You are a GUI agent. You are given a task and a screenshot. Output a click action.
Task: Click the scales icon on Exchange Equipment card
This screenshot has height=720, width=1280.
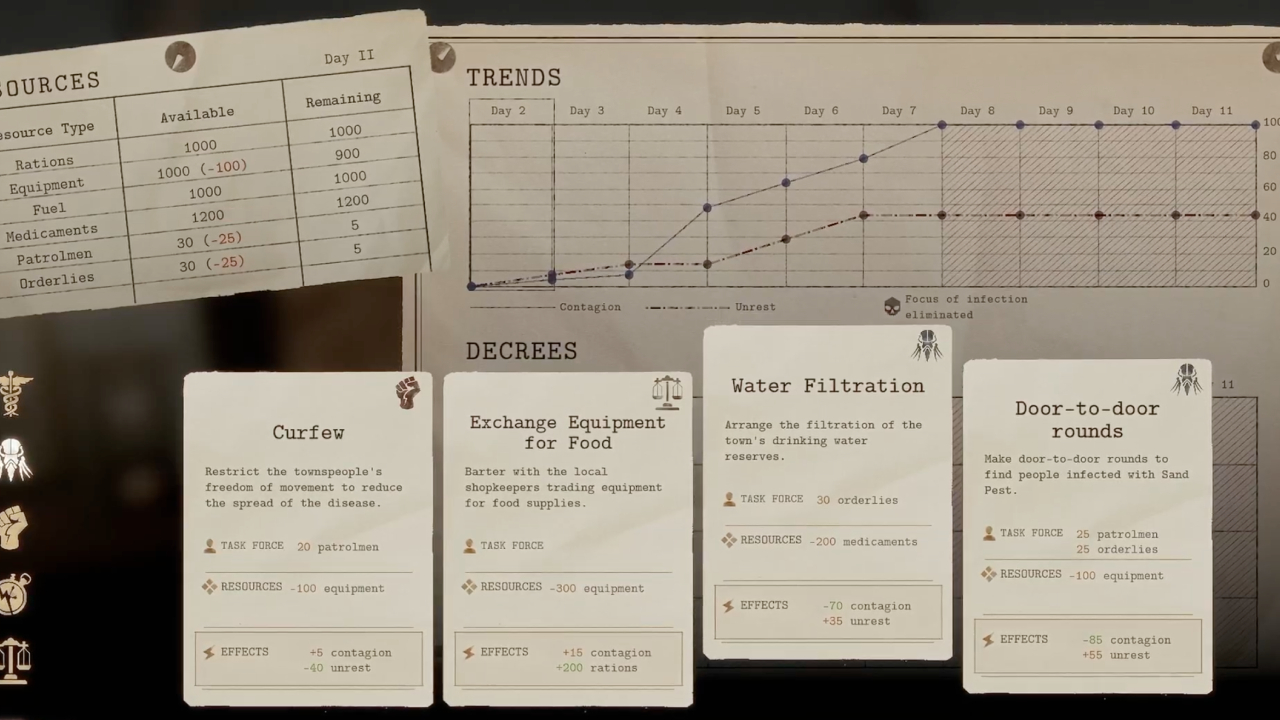tap(667, 392)
